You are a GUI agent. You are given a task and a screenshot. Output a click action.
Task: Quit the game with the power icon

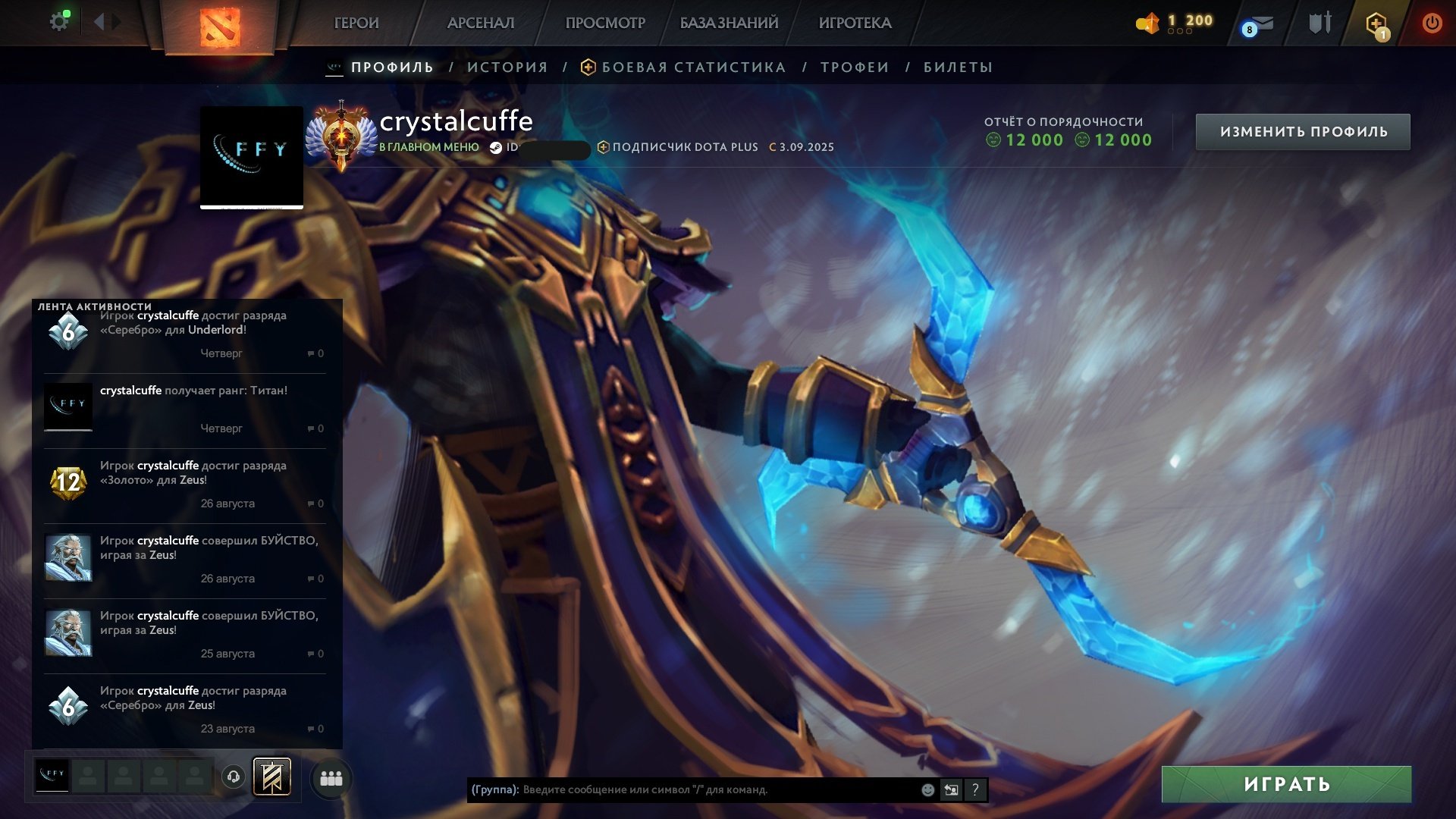coord(1432,24)
